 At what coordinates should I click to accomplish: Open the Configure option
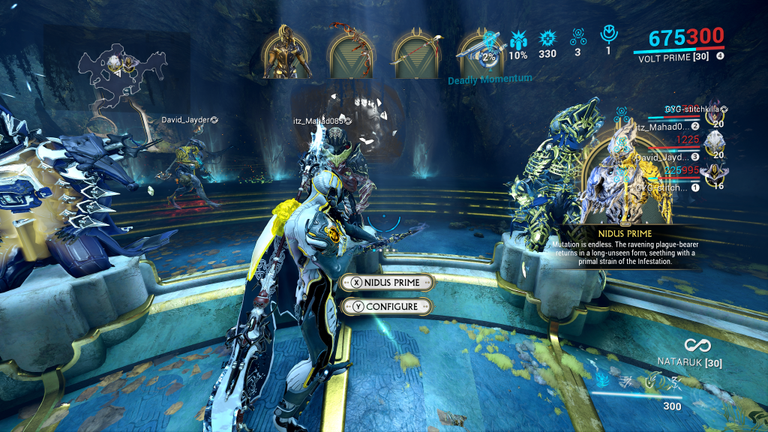point(387,306)
